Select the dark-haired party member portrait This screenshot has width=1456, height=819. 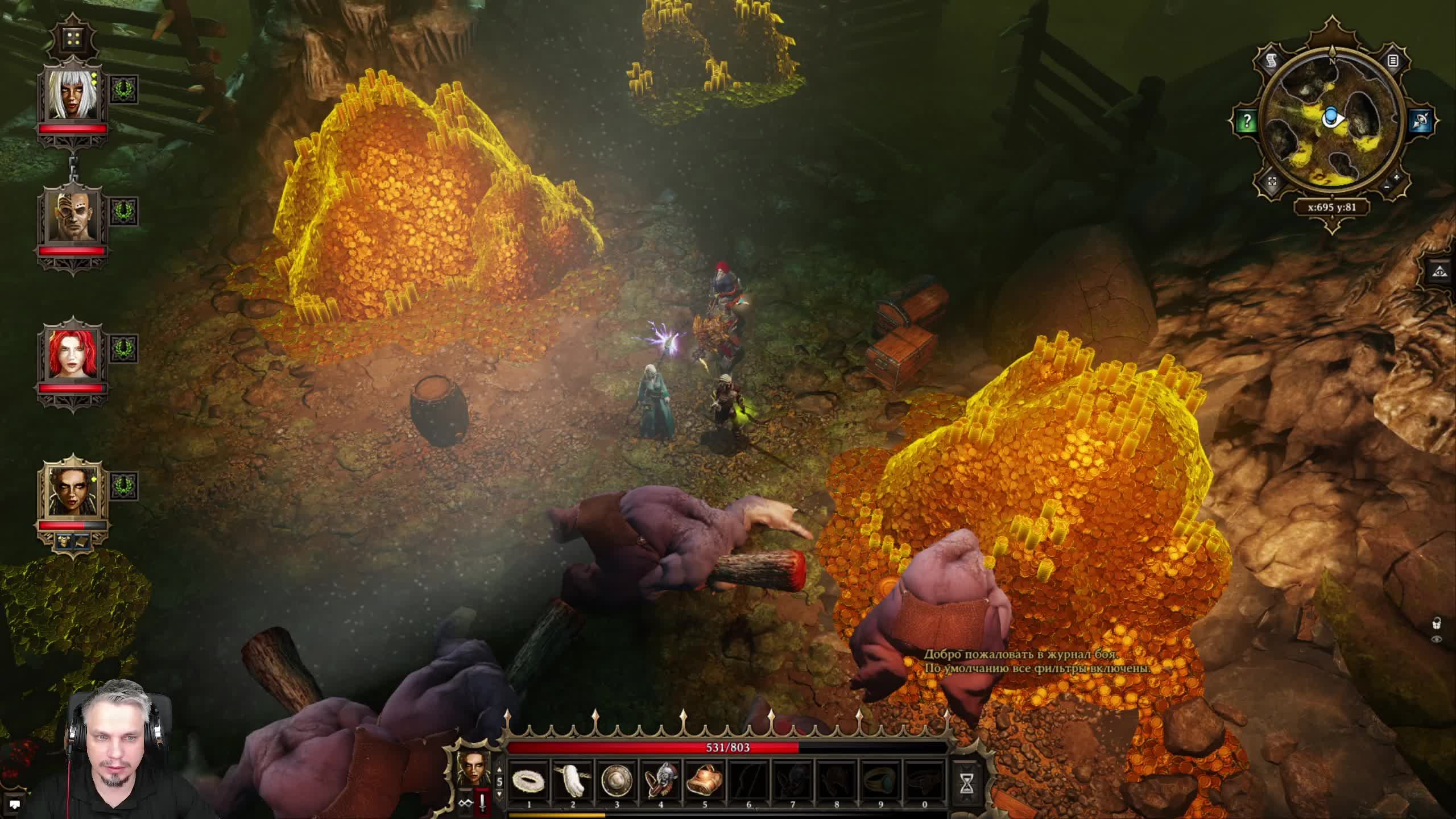pyautogui.click(x=72, y=489)
